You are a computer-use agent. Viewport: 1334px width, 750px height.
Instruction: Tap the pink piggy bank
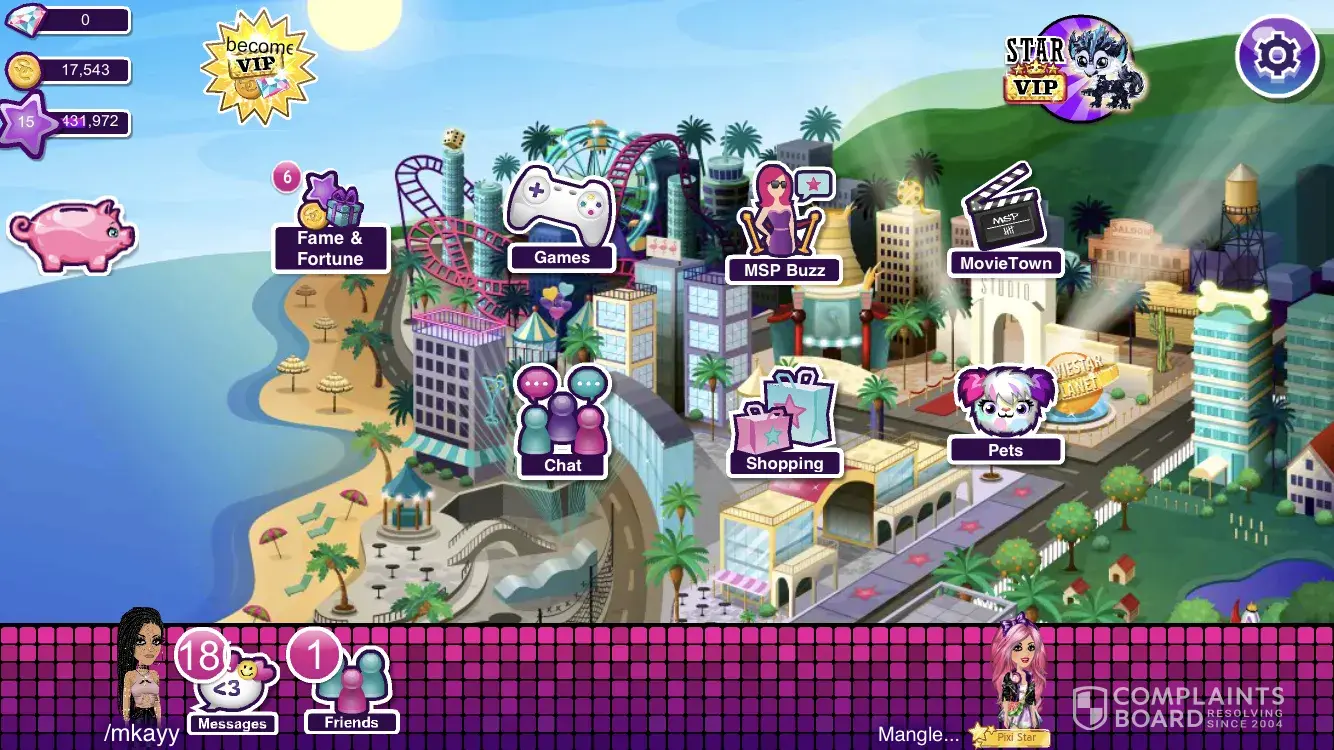pyautogui.click(x=72, y=234)
